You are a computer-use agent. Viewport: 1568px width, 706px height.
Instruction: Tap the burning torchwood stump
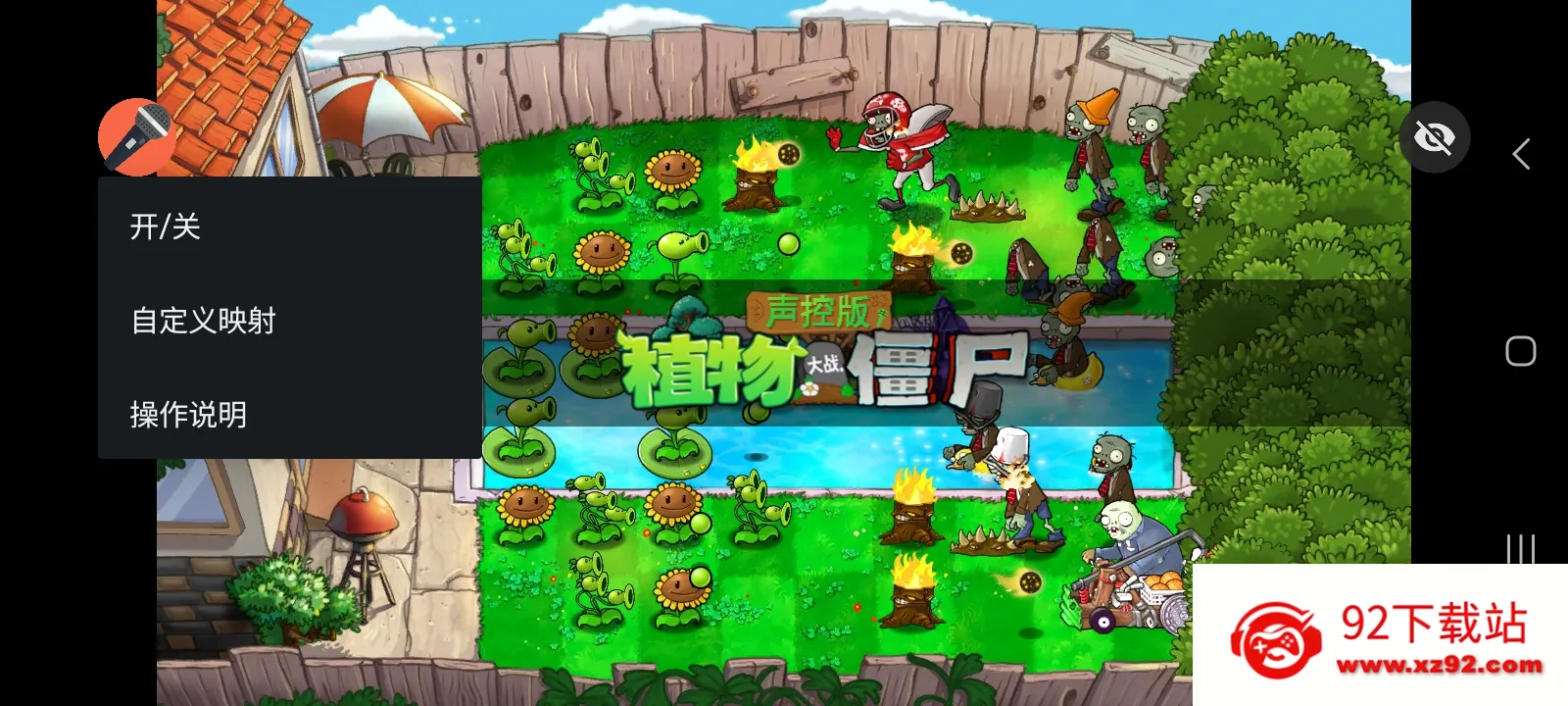(x=755, y=186)
